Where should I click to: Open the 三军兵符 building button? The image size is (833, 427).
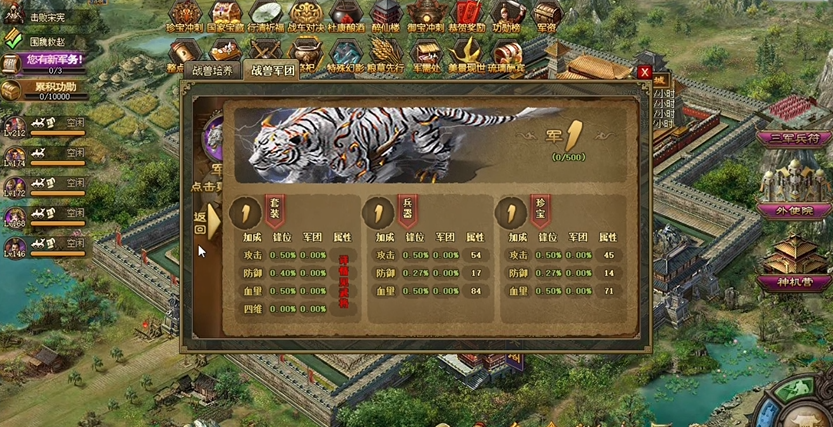click(x=794, y=136)
